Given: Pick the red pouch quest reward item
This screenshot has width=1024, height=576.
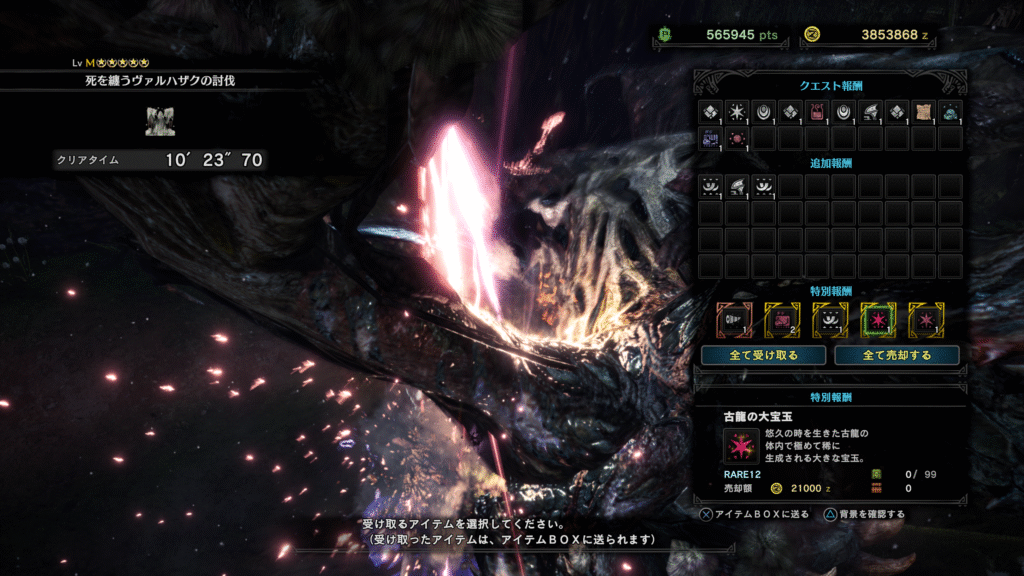Looking at the screenshot, I should pyautogui.click(x=817, y=112).
